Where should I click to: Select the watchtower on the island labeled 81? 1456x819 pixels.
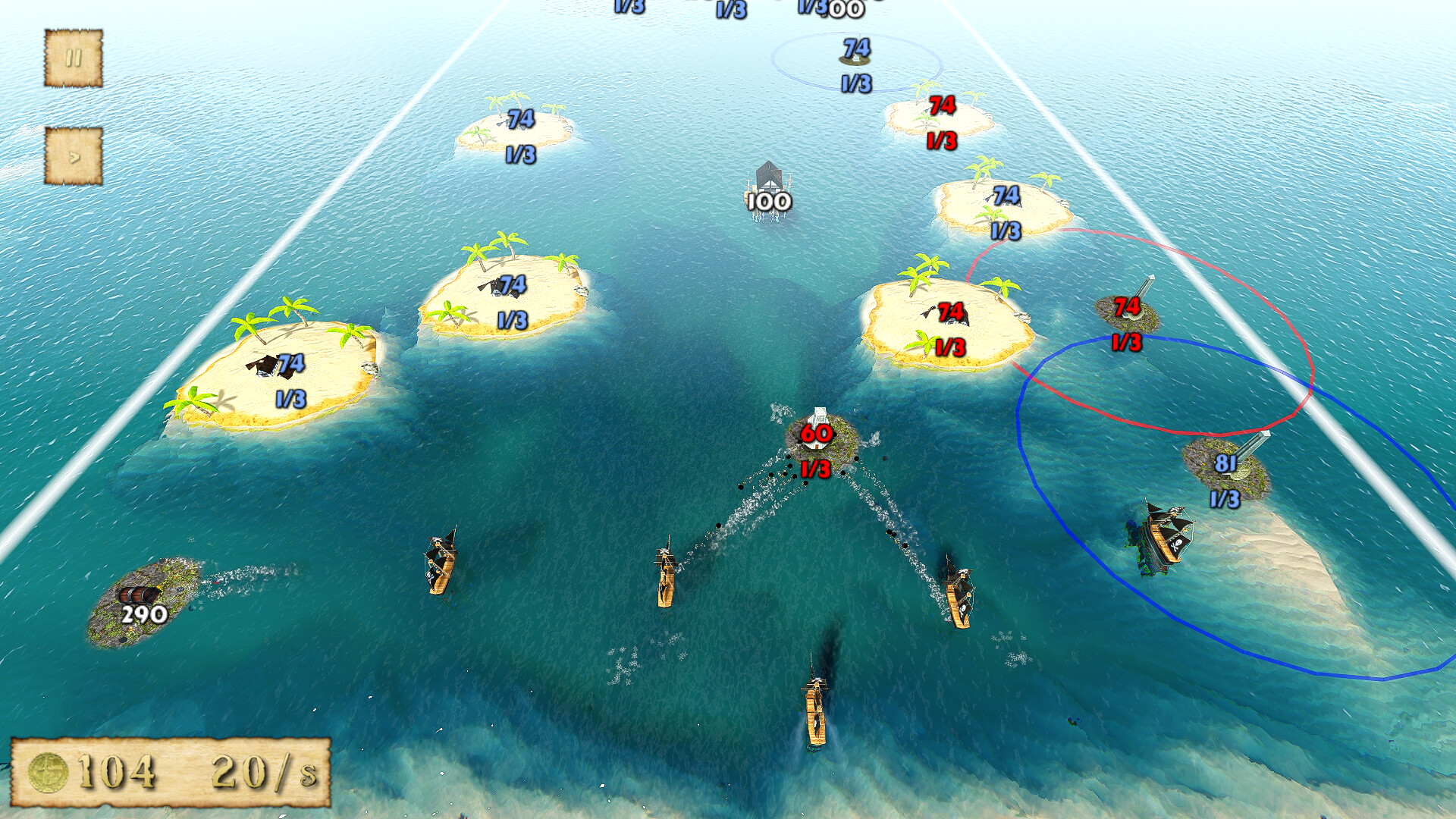point(1250,447)
